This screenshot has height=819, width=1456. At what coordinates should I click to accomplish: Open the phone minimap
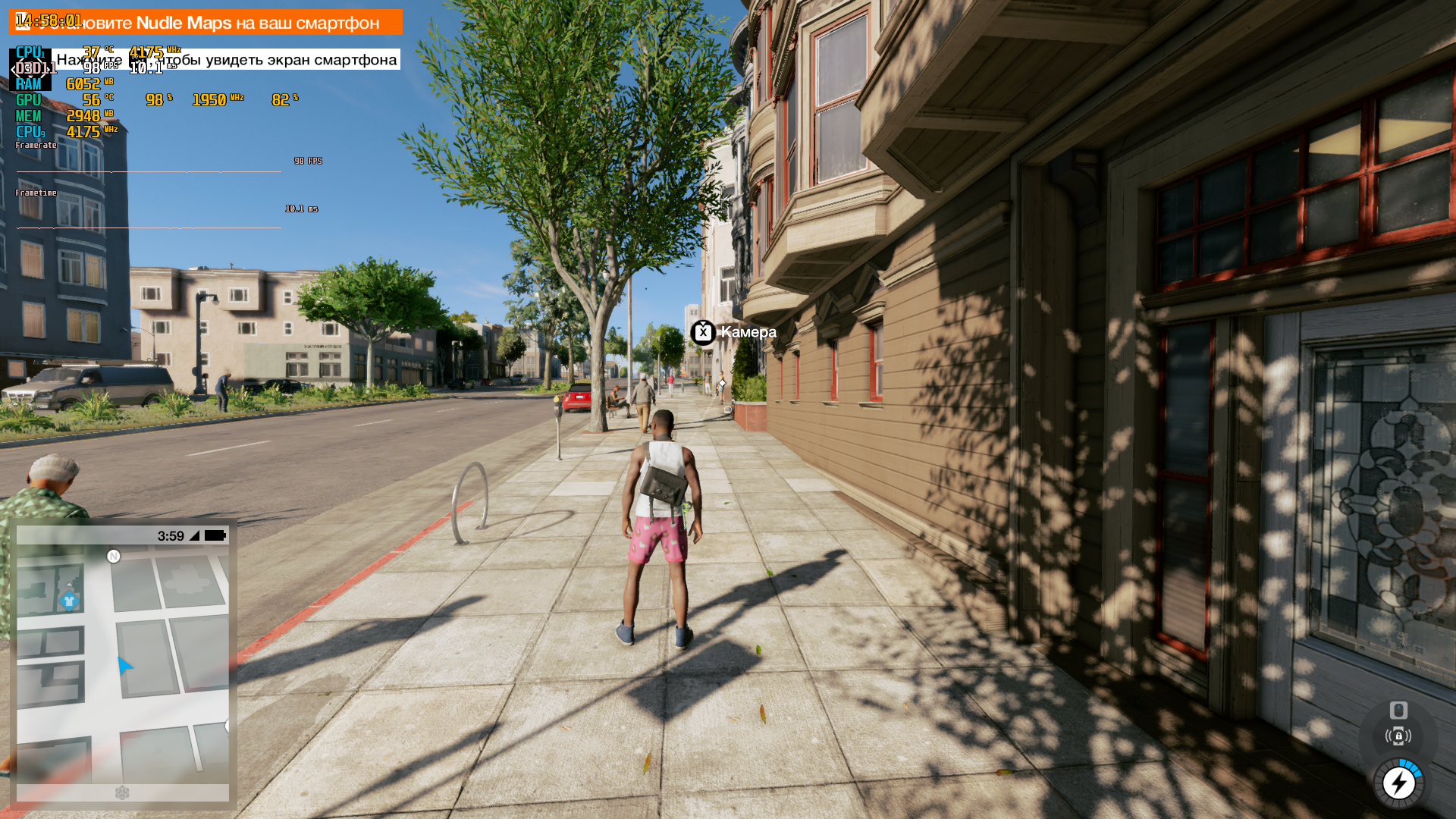(x=123, y=664)
